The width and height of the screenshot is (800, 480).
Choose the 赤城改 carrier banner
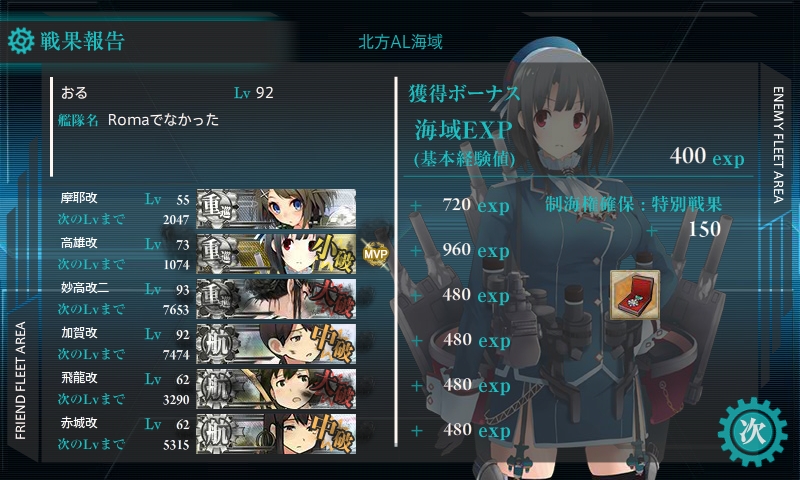[276, 430]
